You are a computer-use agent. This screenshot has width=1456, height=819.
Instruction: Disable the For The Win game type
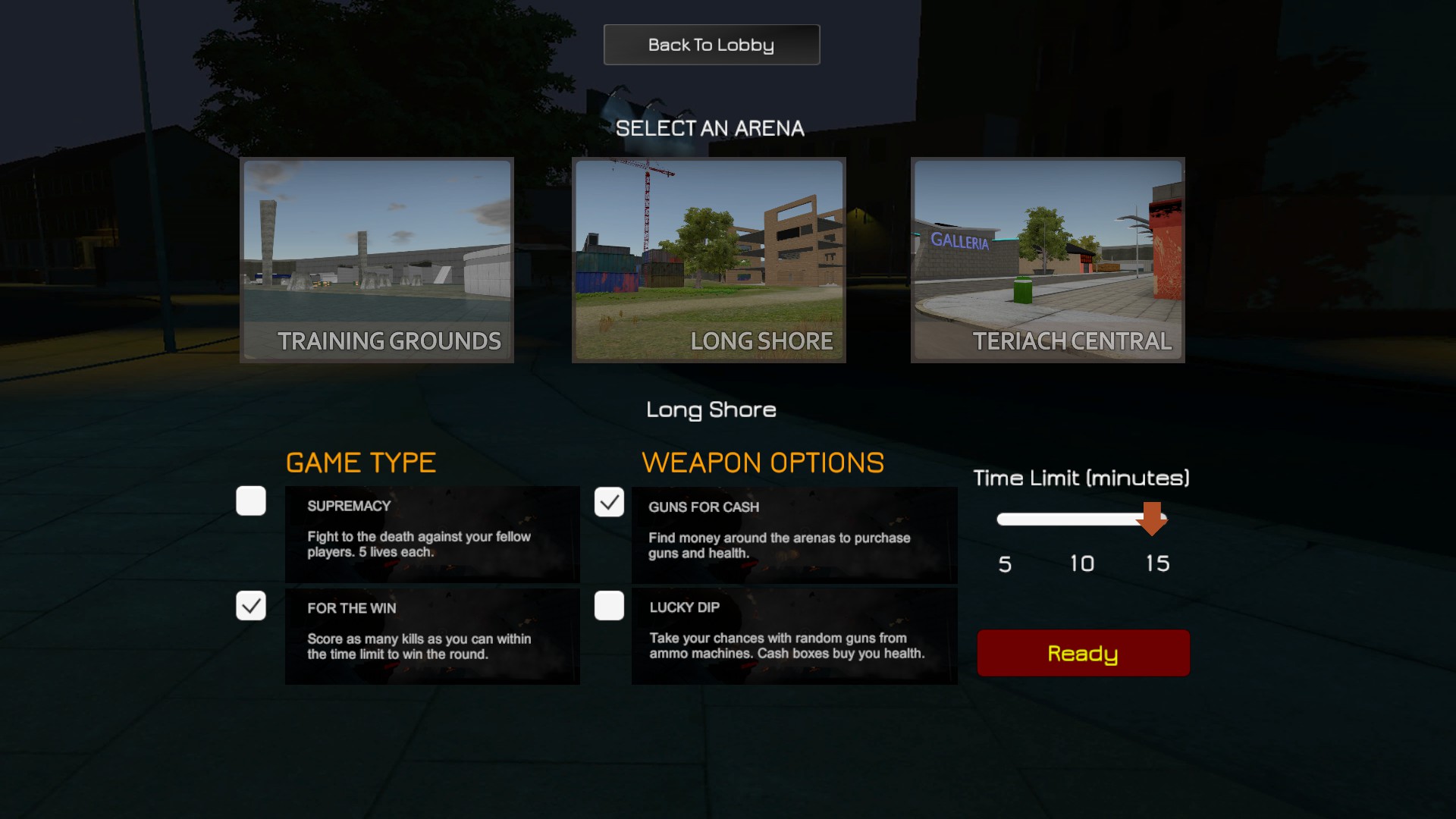[250, 606]
